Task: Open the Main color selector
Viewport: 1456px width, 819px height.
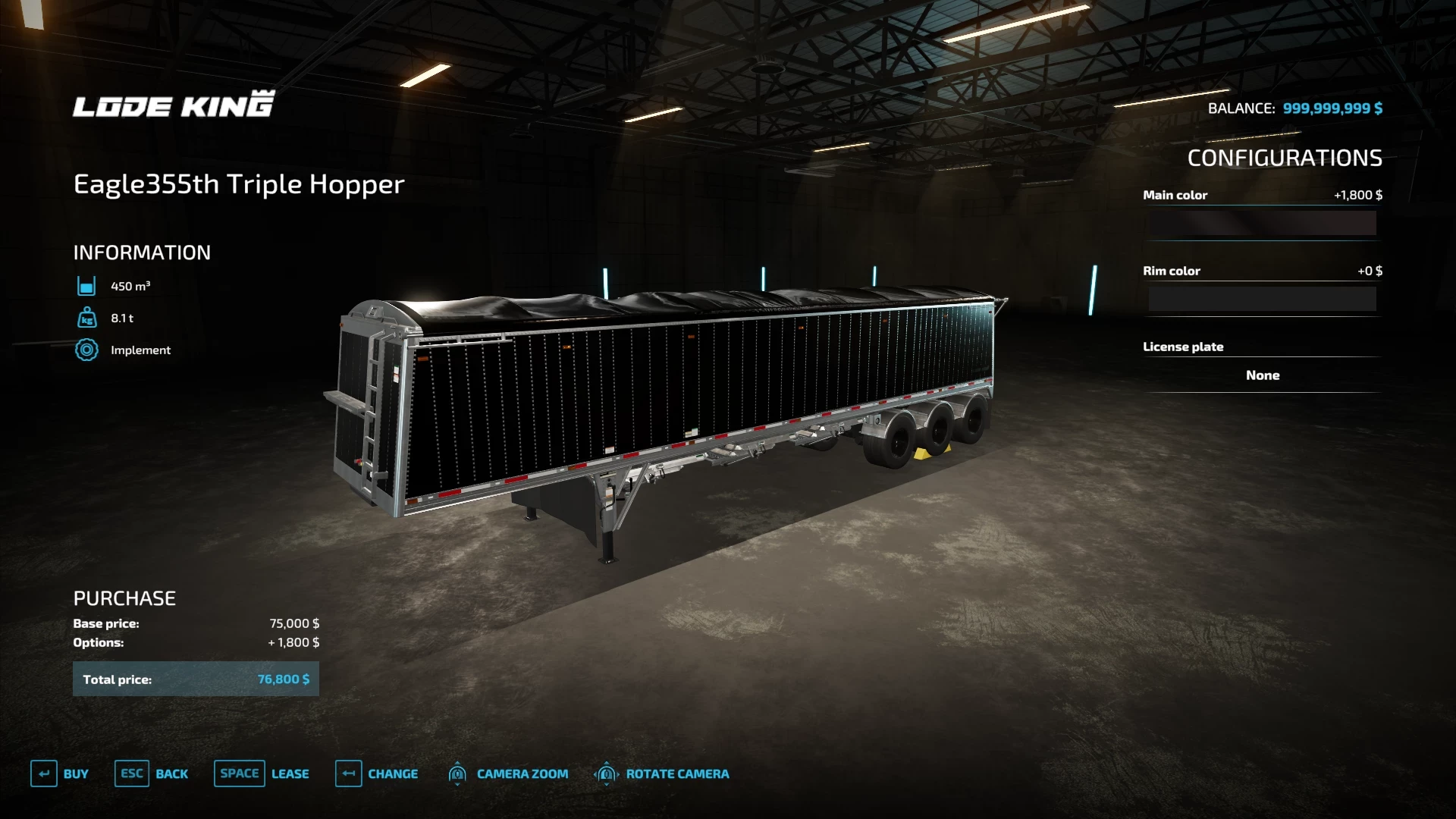Action: pos(1261,224)
